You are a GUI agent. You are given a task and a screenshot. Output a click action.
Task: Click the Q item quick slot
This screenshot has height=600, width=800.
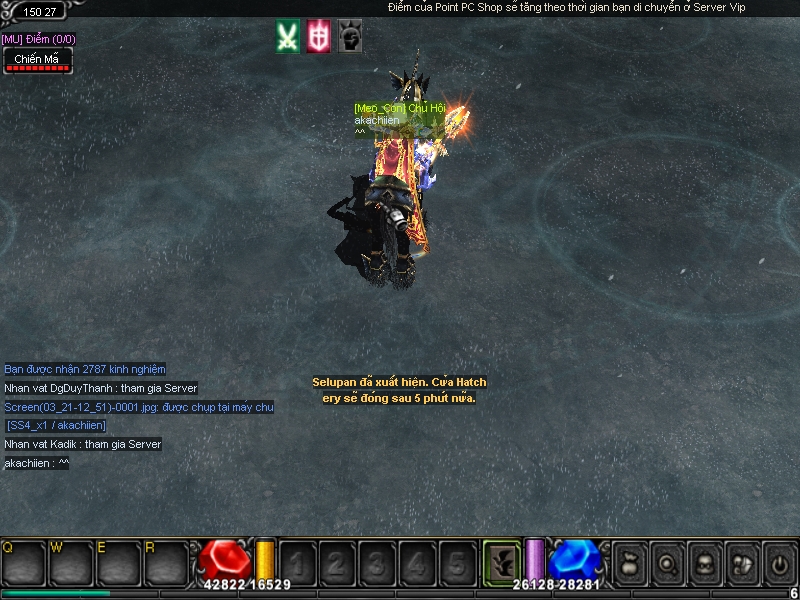click(x=24, y=563)
